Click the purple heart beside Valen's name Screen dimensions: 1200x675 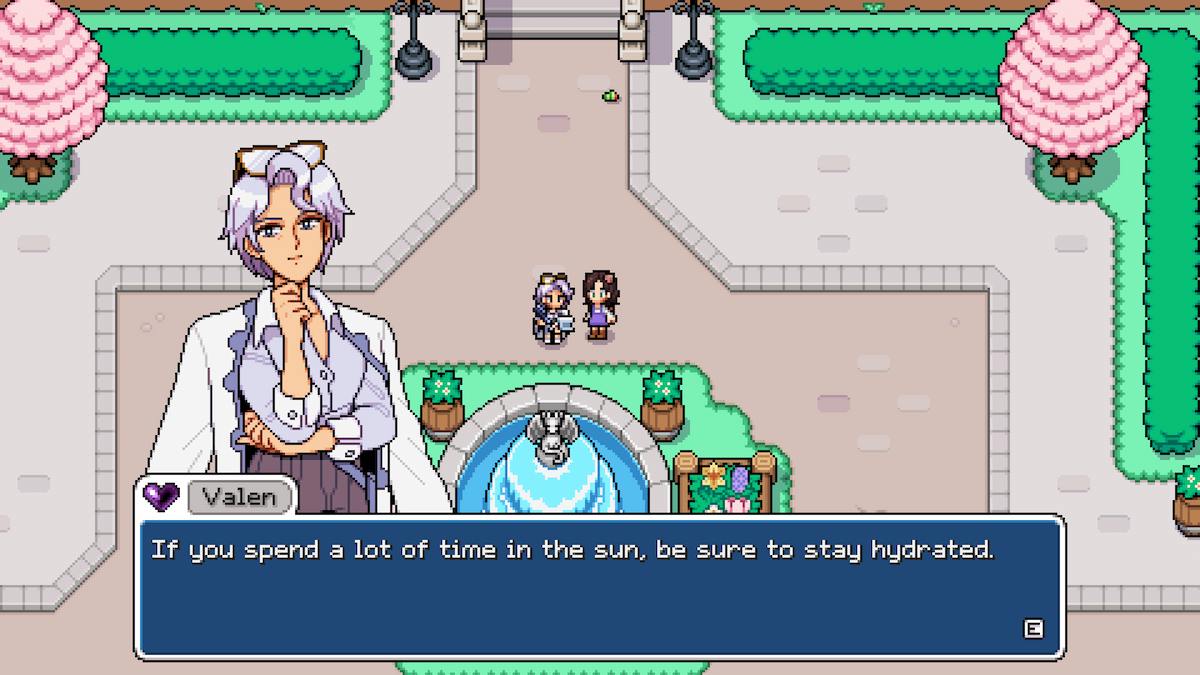point(160,495)
